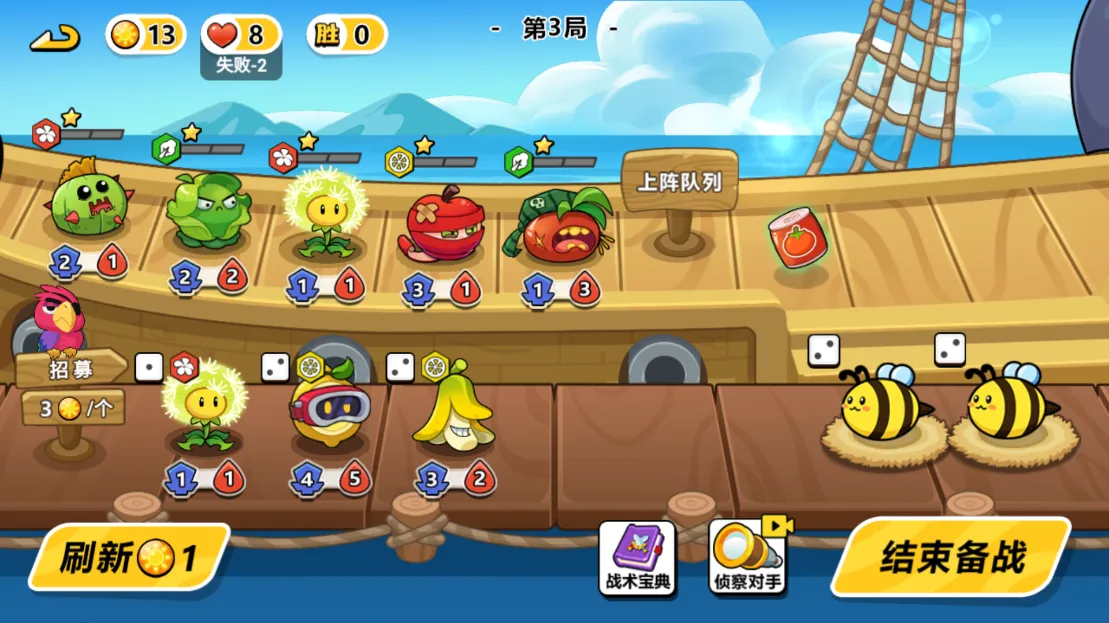Tap the 招募 recruit signpost

click(71, 369)
